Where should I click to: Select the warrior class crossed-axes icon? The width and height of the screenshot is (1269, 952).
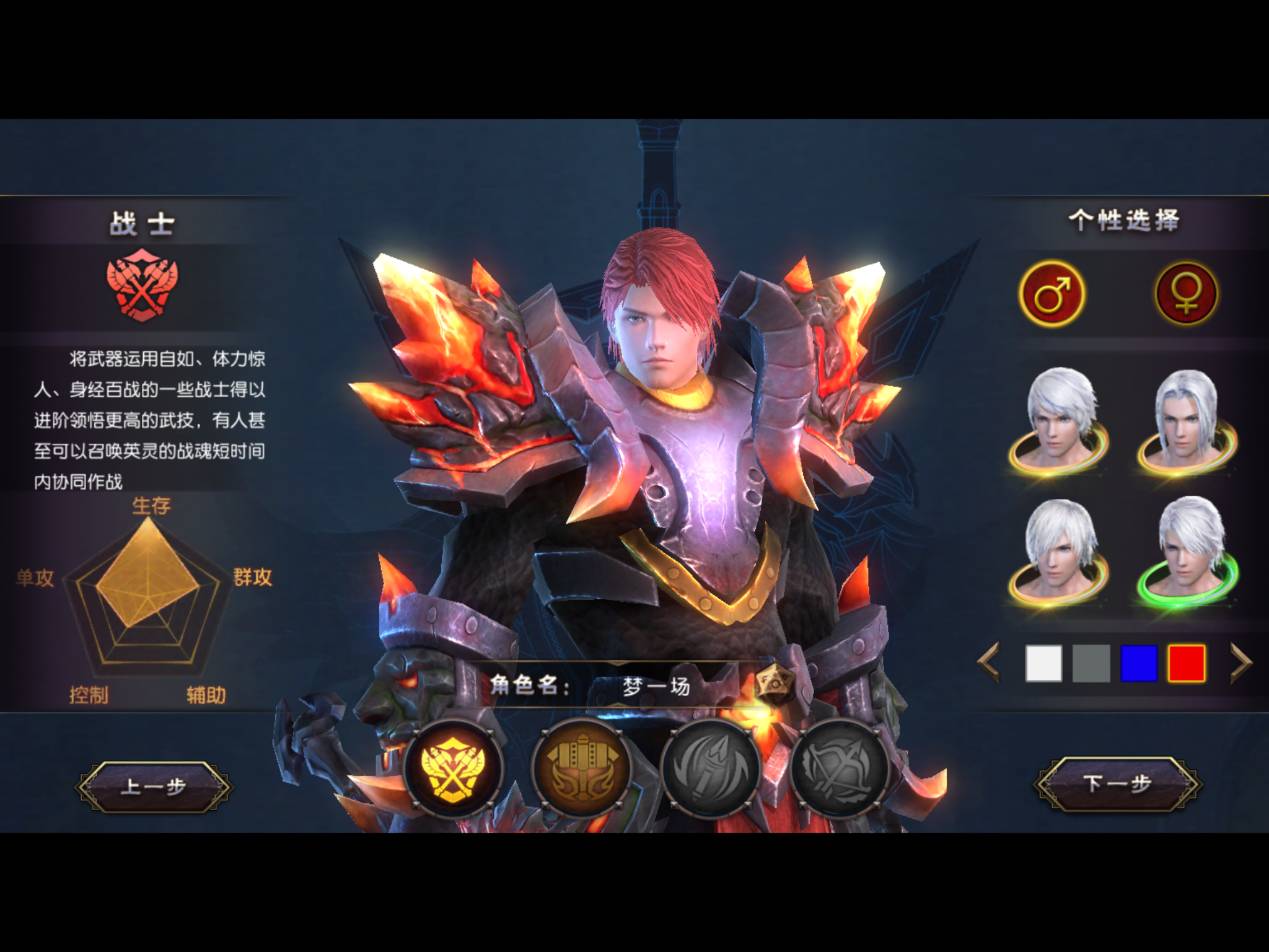(453, 769)
